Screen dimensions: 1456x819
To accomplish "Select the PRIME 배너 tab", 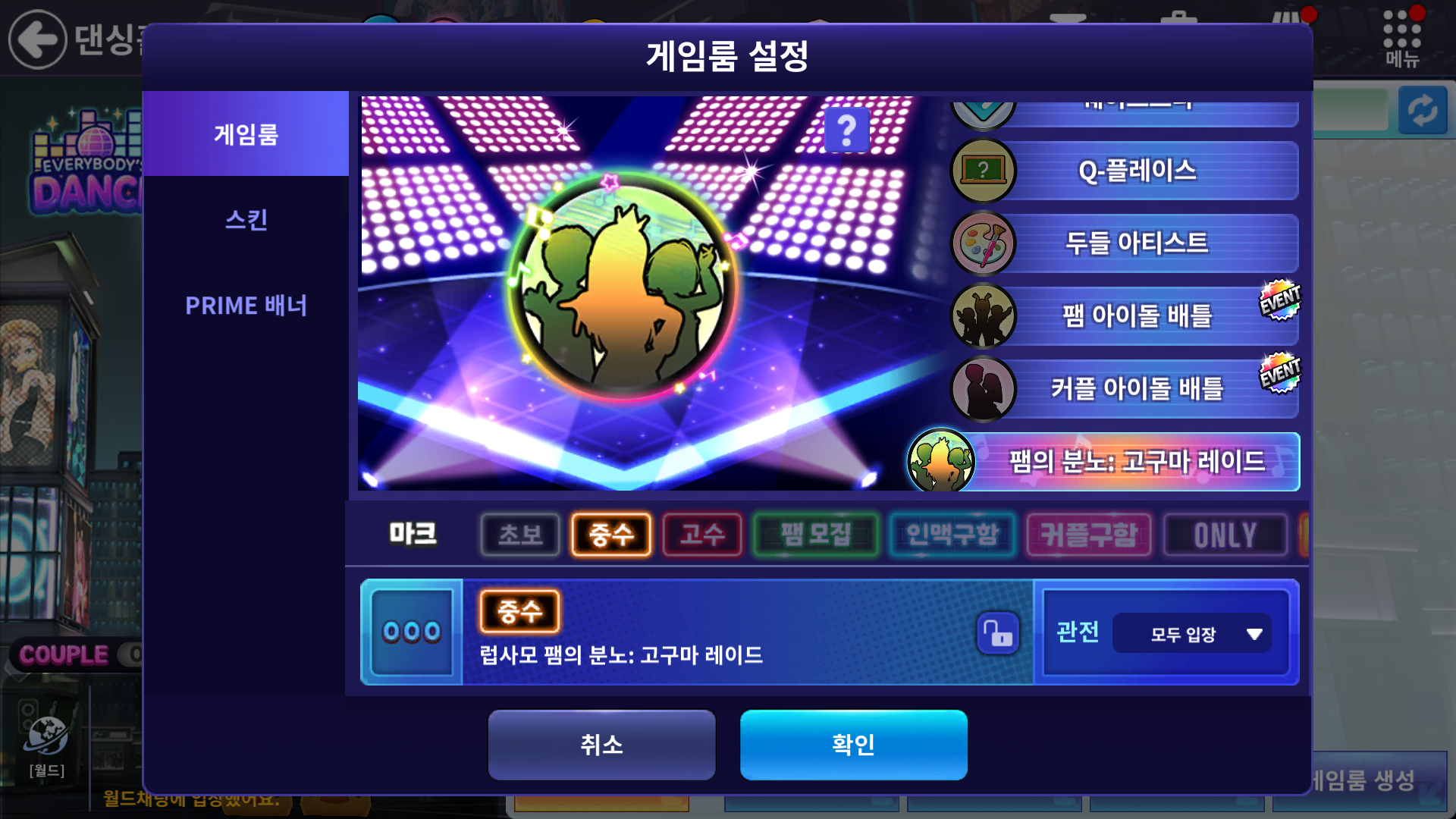I will pos(246,306).
